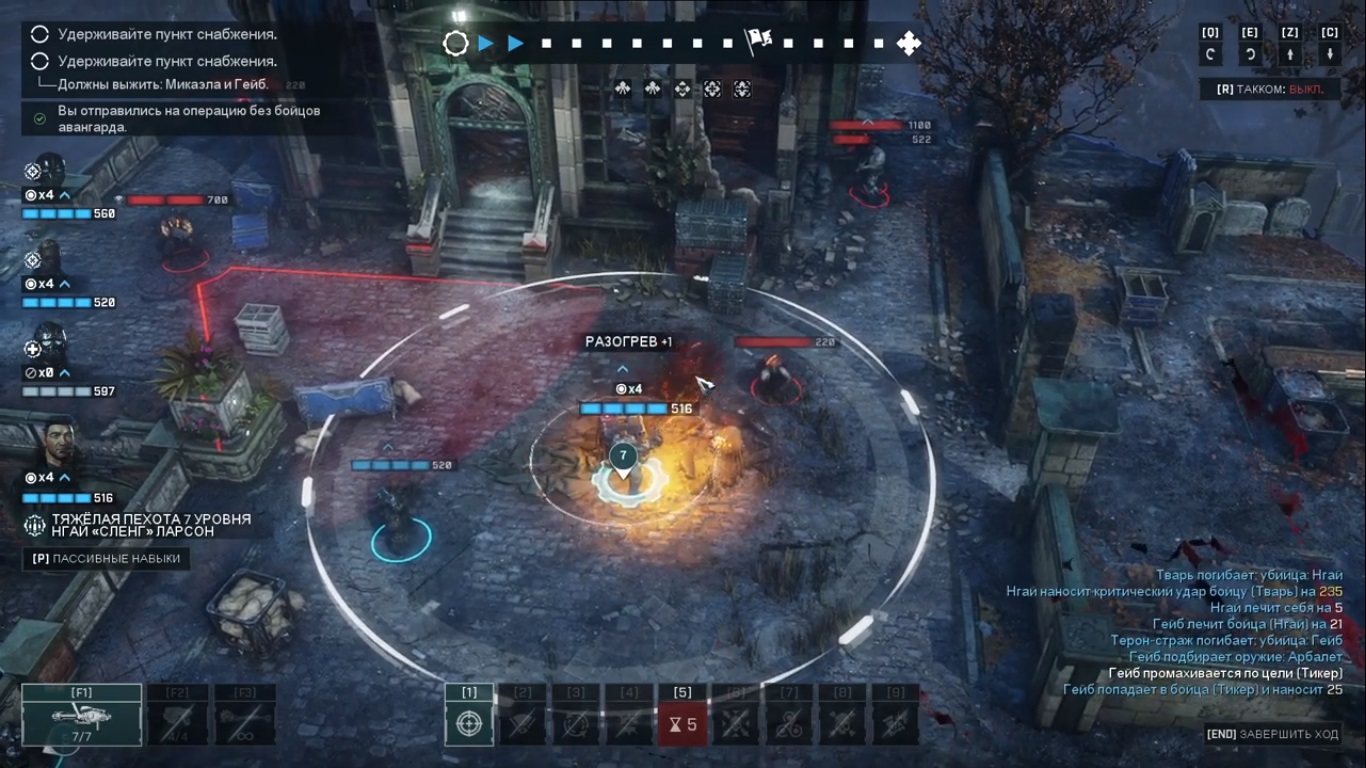Rotate camera clockwise with right arrow button
Viewport: 1366px width, 768px height.
[x=1250, y=55]
